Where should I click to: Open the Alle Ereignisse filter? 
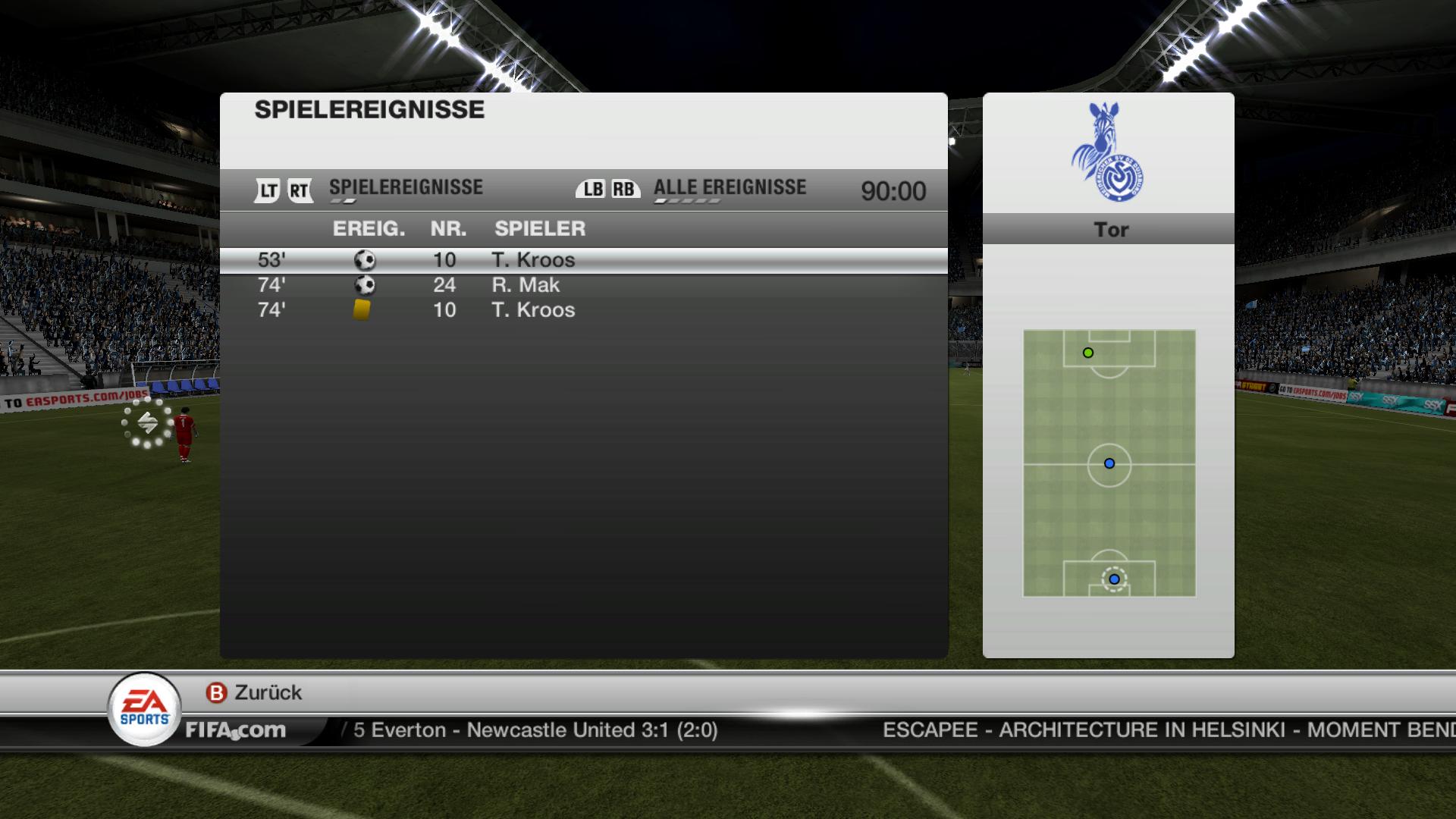(730, 188)
